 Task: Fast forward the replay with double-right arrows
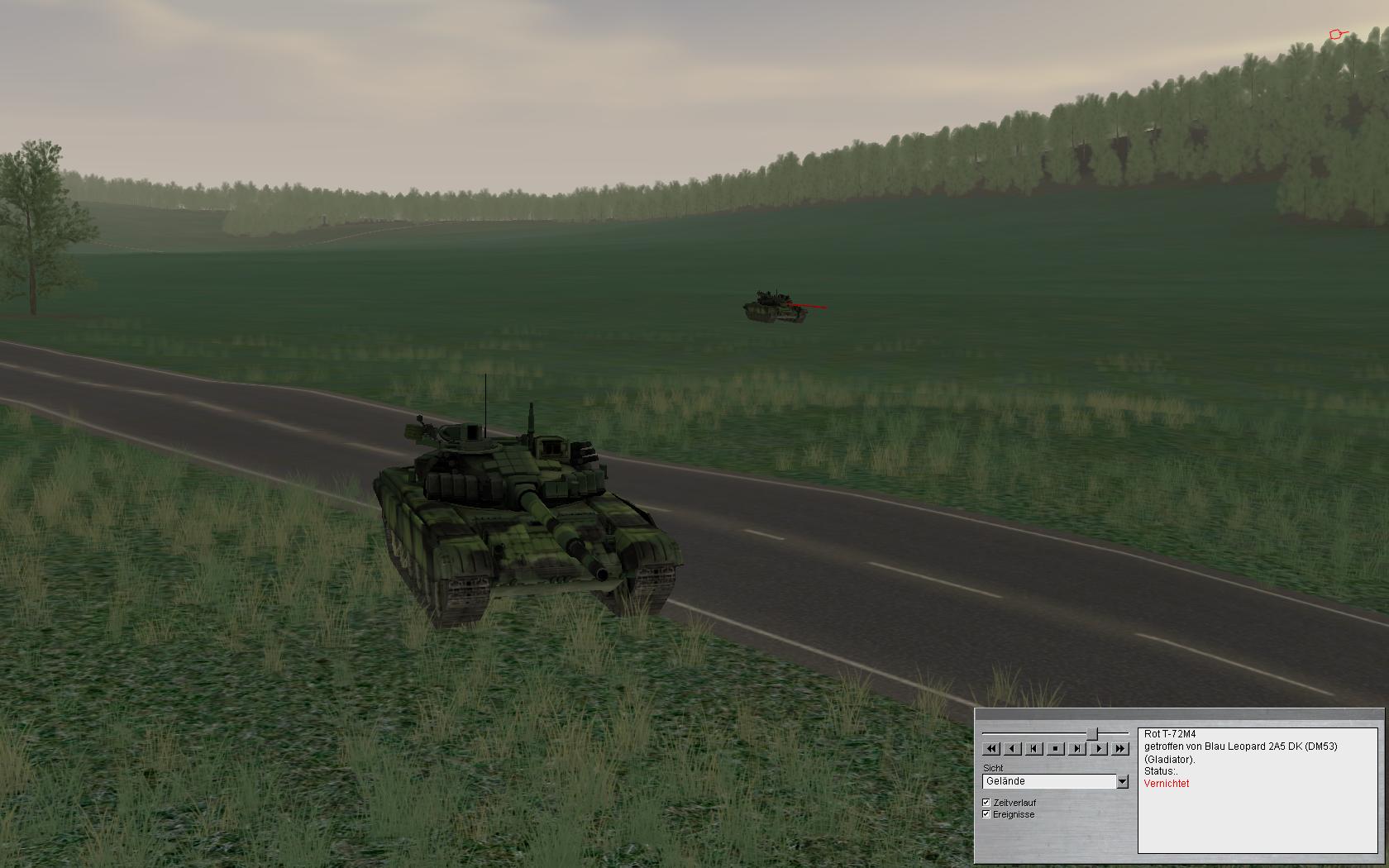pos(1119,749)
